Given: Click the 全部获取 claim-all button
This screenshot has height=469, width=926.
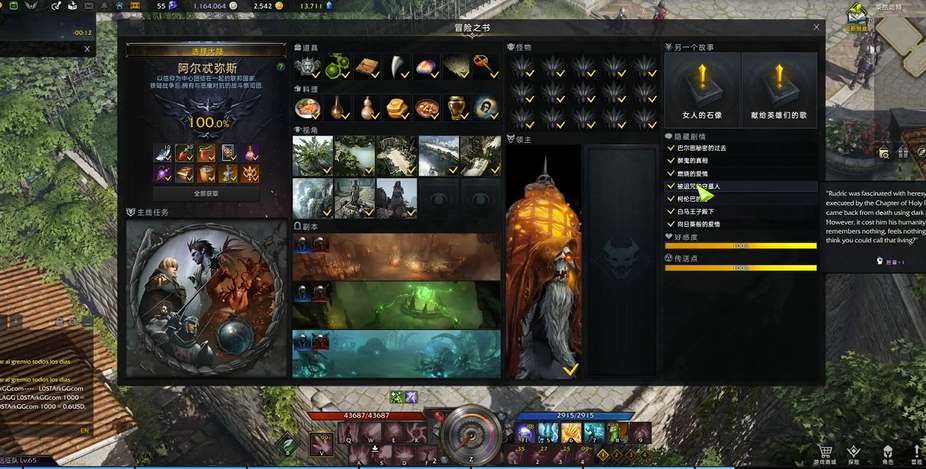Looking at the screenshot, I should tap(206, 193).
